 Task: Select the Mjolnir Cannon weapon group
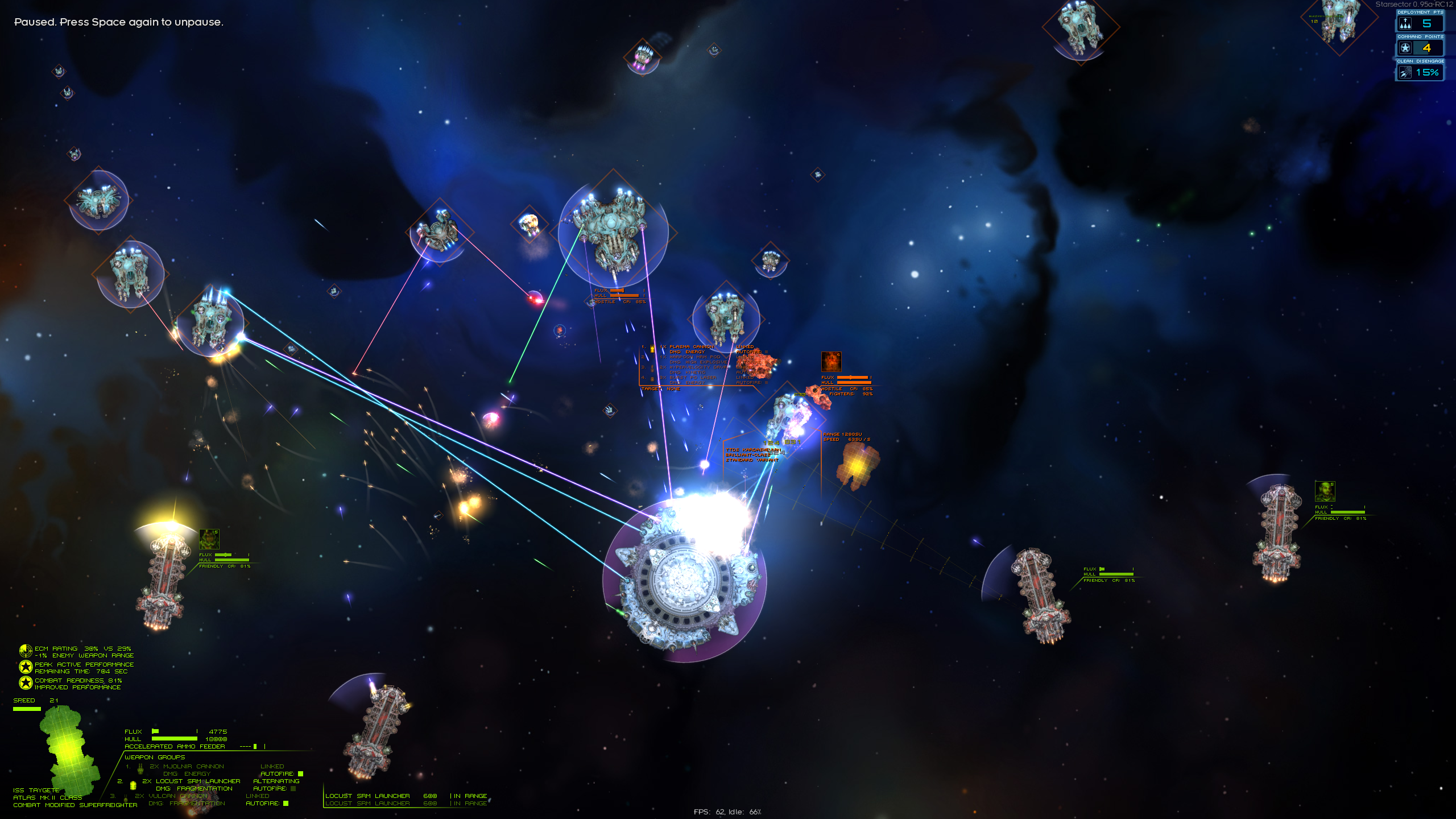click(x=187, y=767)
